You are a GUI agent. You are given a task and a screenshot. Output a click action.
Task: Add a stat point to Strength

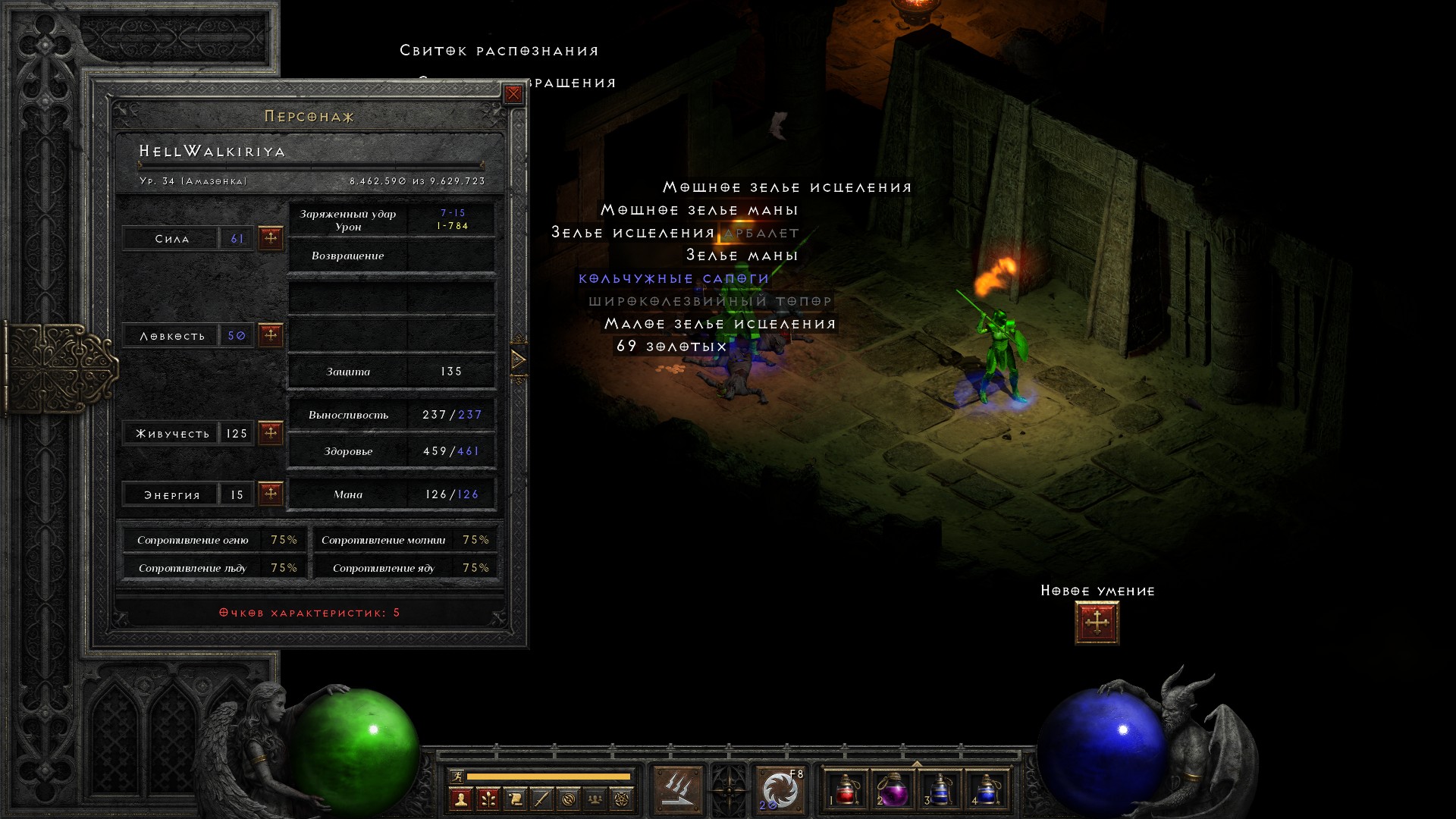(271, 238)
